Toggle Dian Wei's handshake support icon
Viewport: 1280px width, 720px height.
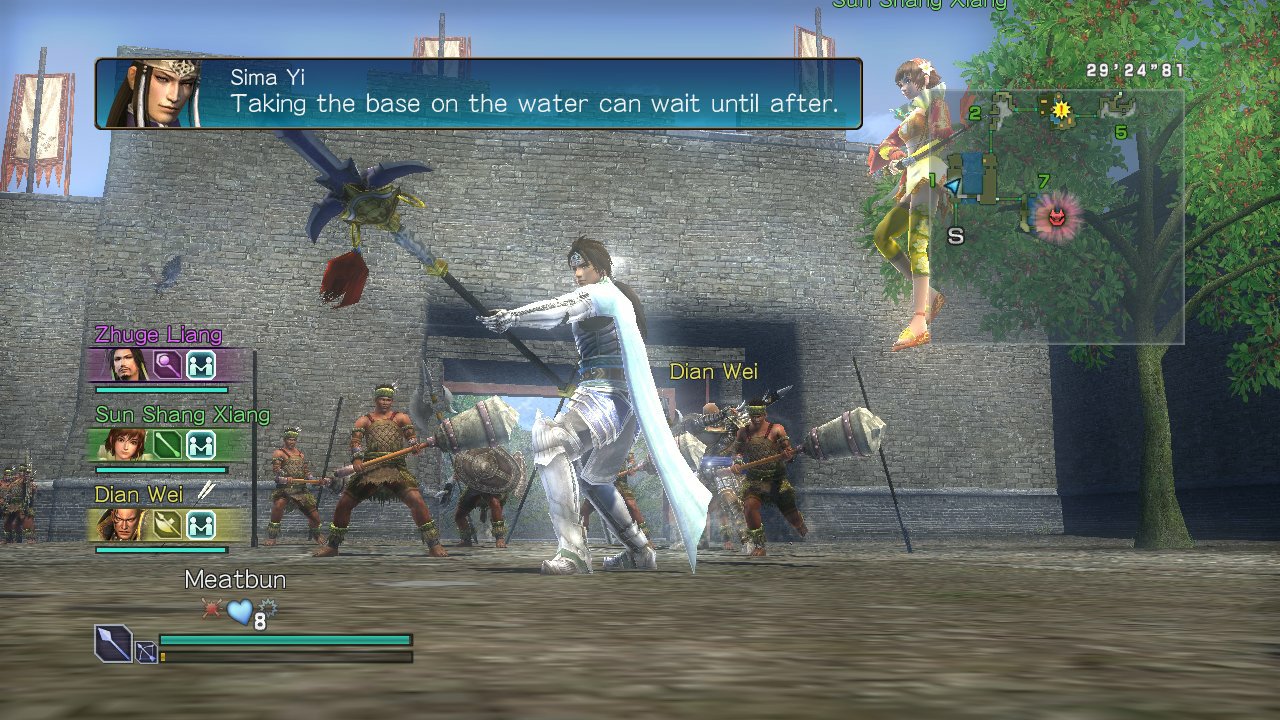[x=203, y=523]
